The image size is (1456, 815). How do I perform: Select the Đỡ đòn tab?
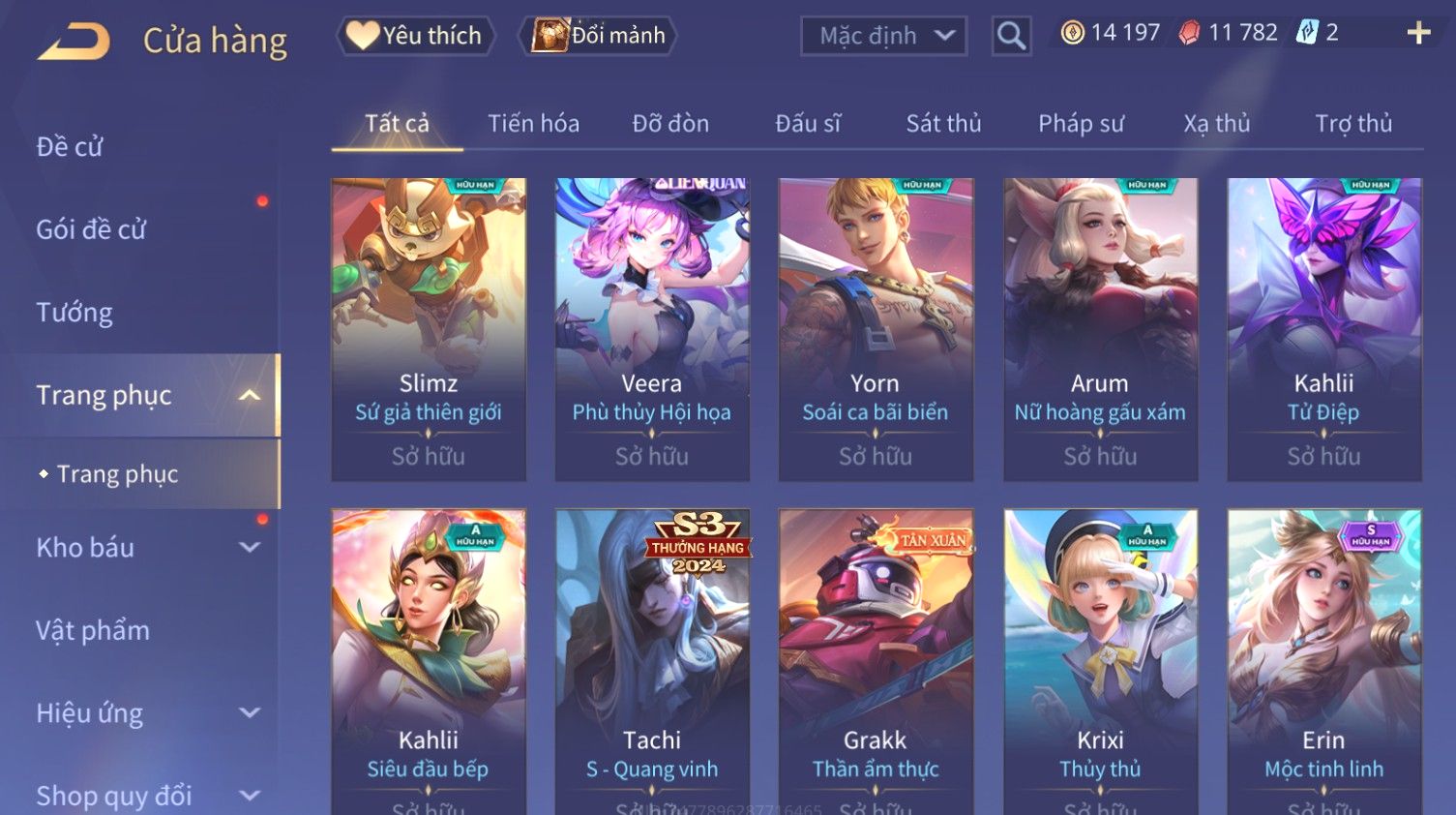click(670, 124)
